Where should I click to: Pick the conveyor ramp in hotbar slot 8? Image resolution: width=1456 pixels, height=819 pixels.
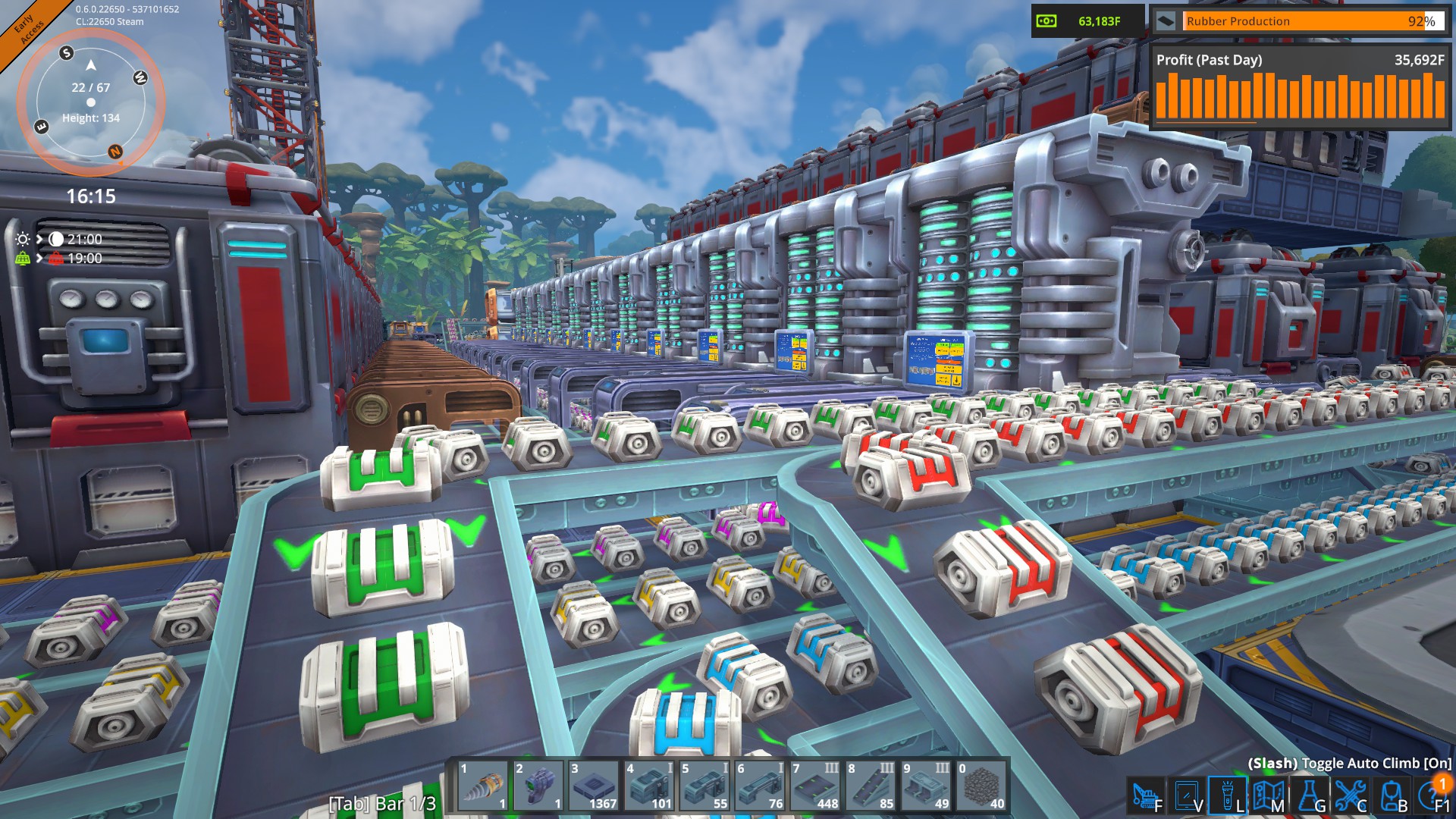[x=871, y=786]
